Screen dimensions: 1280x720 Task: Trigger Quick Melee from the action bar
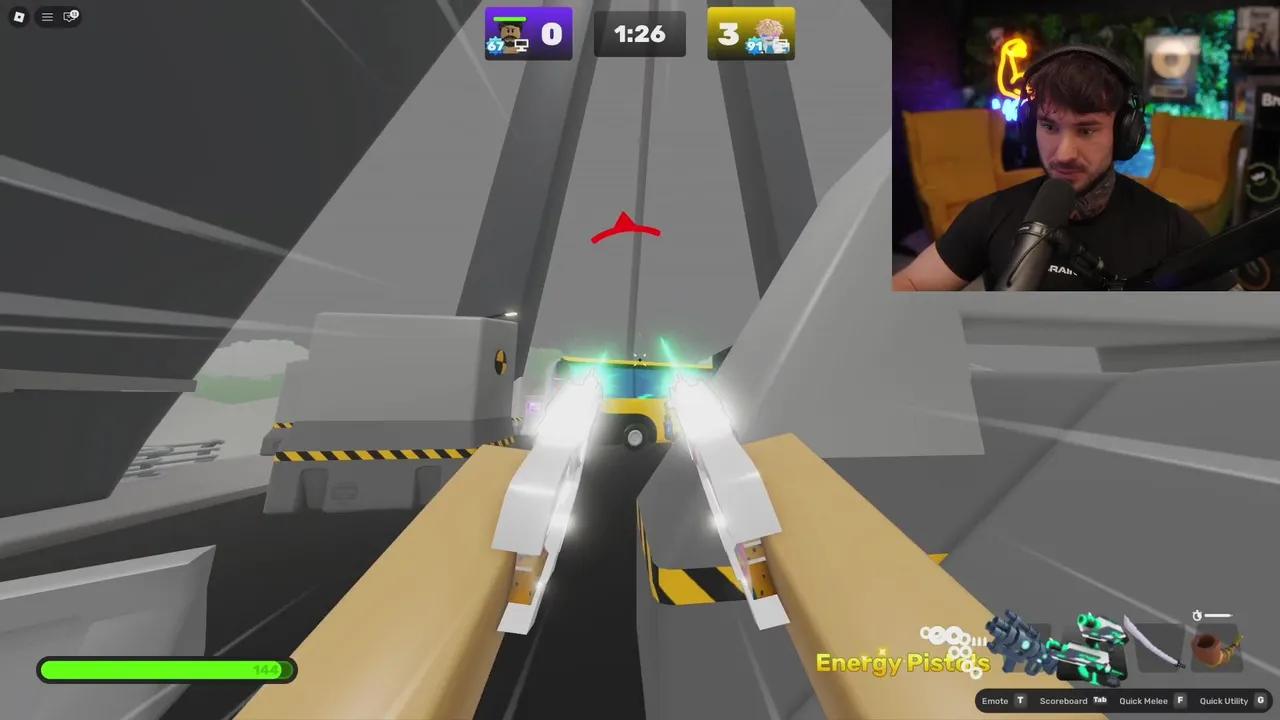click(x=1143, y=701)
